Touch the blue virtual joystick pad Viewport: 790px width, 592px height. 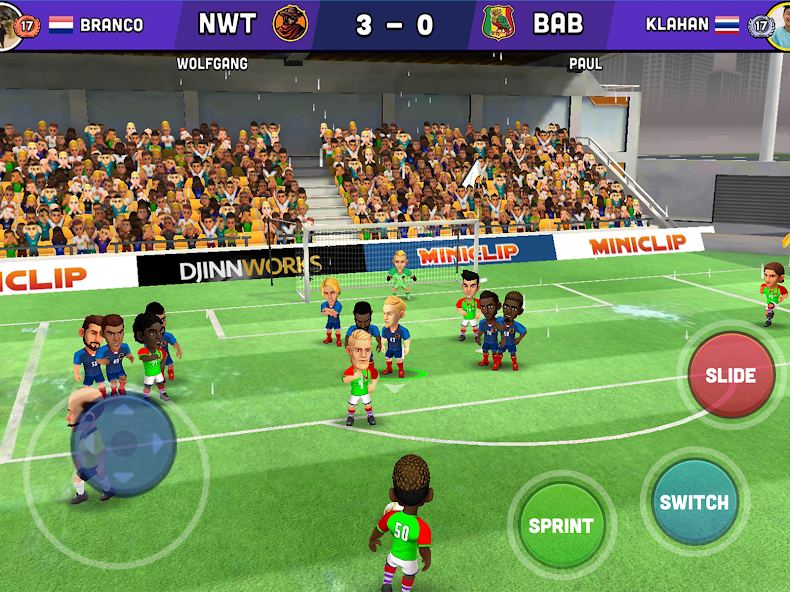point(123,443)
